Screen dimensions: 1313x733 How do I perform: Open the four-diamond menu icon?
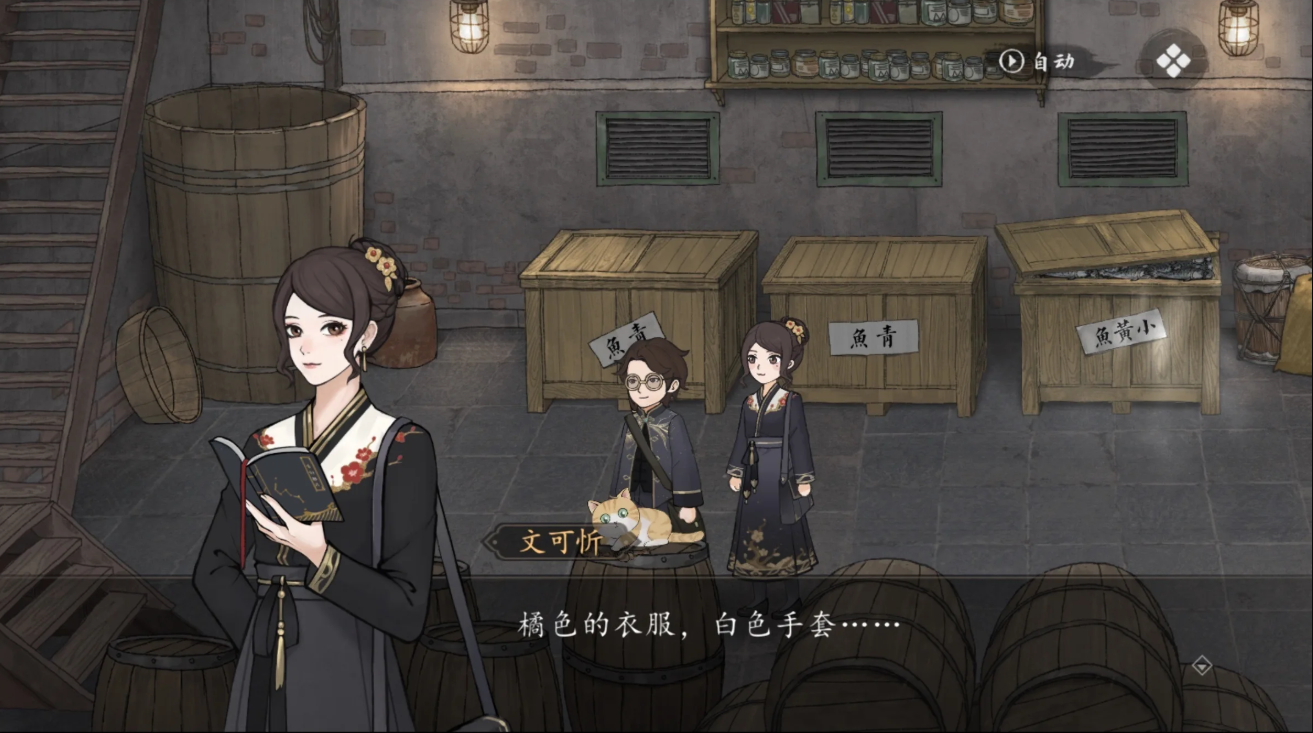[1173, 62]
